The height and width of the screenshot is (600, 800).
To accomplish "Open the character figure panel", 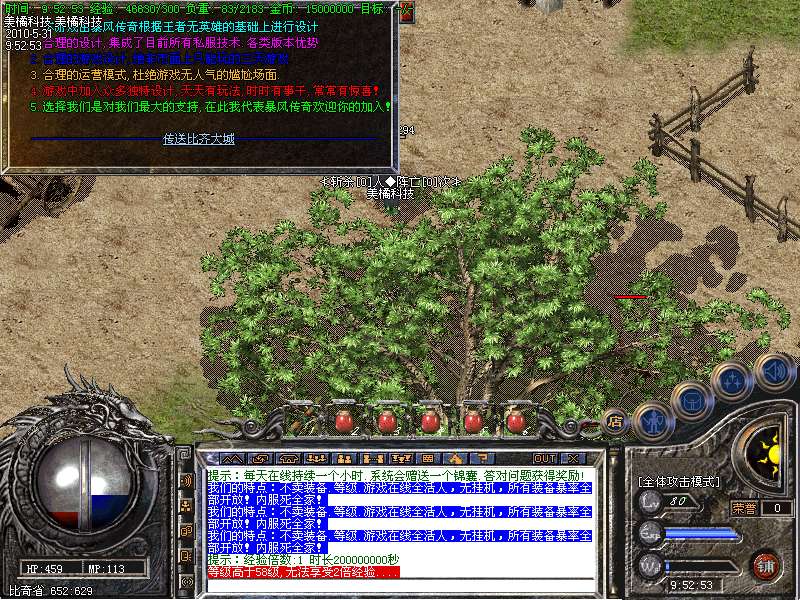I will 652,421.
